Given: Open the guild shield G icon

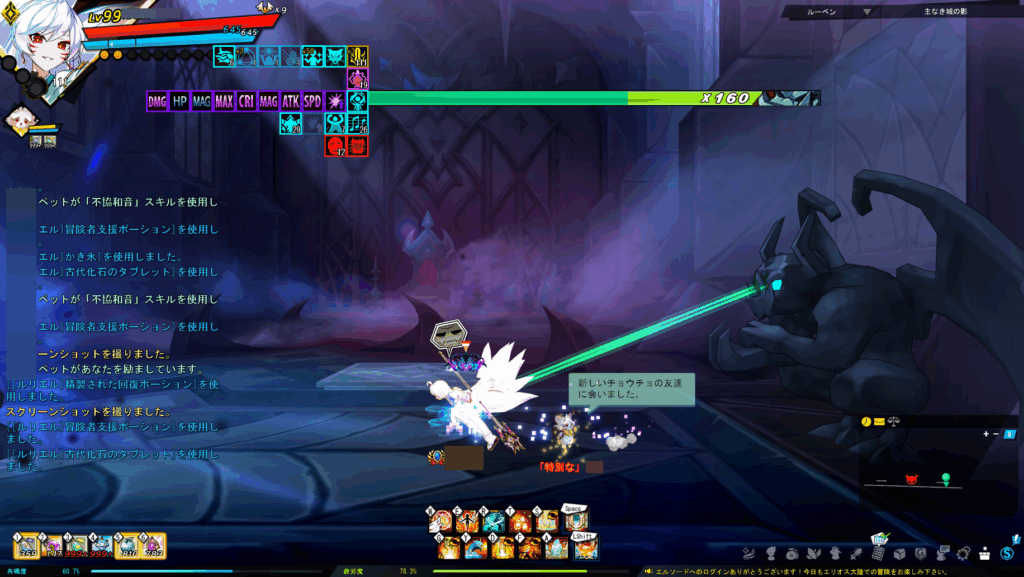Looking at the screenshot, I should point(919,553).
